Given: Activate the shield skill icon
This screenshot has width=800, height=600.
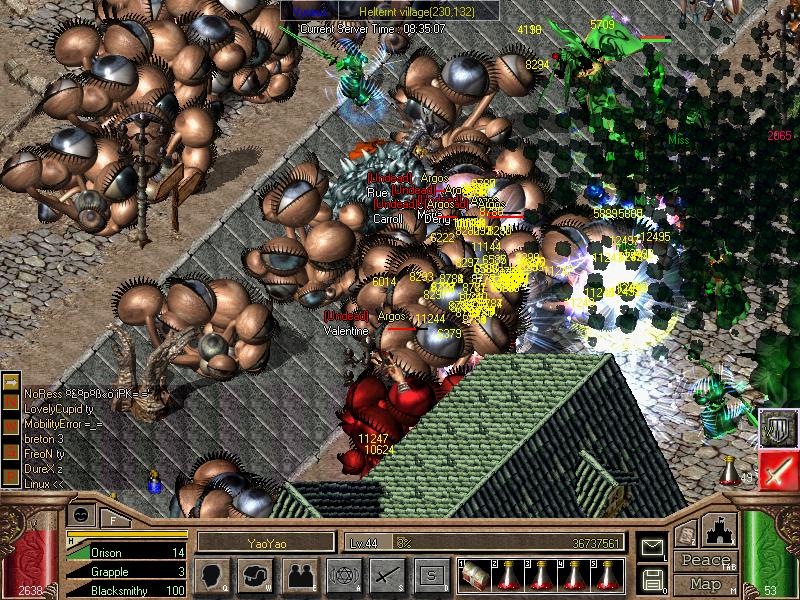Looking at the screenshot, I should click(778, 428).
